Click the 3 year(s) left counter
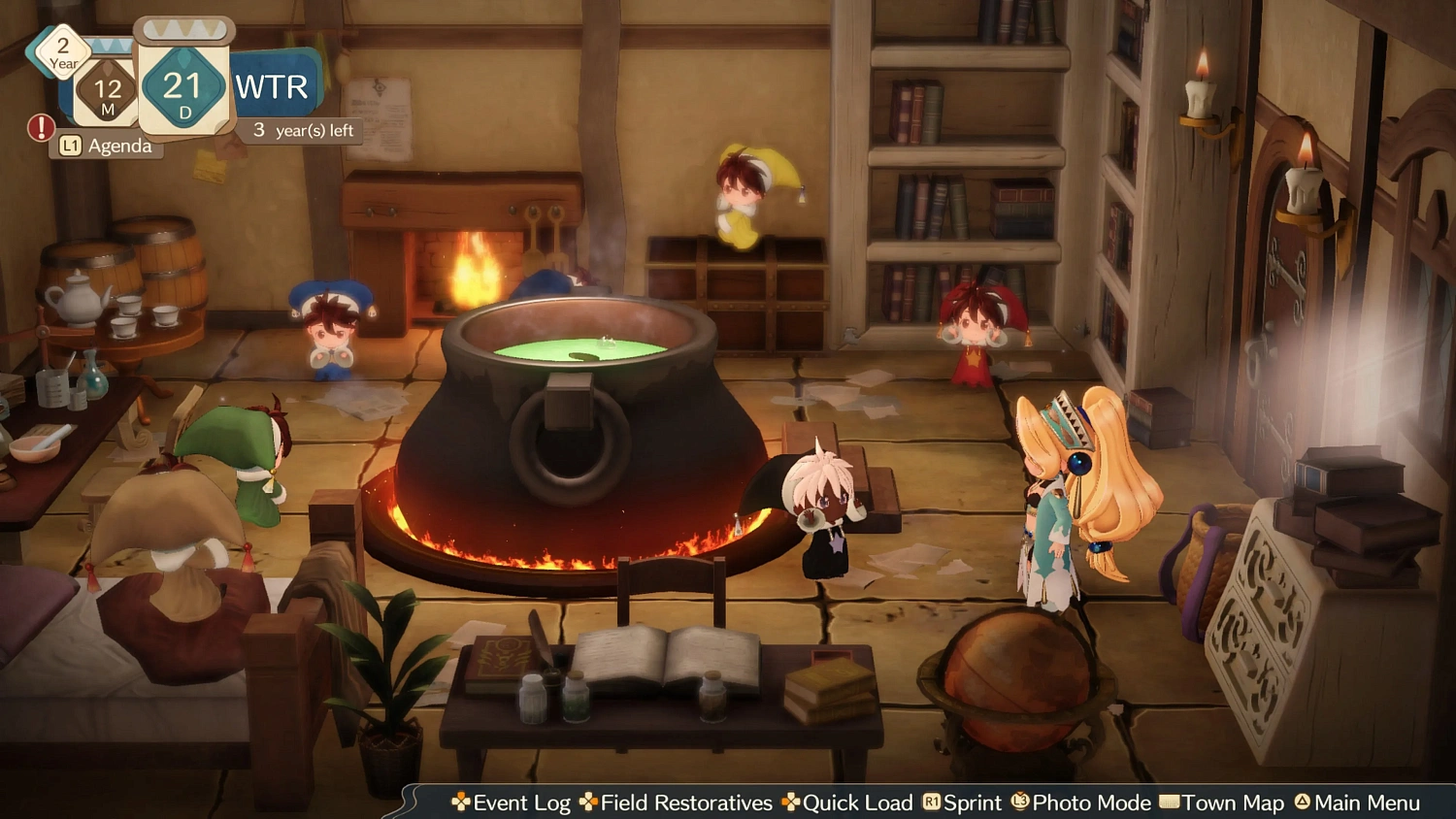 (x=301, y=129)
